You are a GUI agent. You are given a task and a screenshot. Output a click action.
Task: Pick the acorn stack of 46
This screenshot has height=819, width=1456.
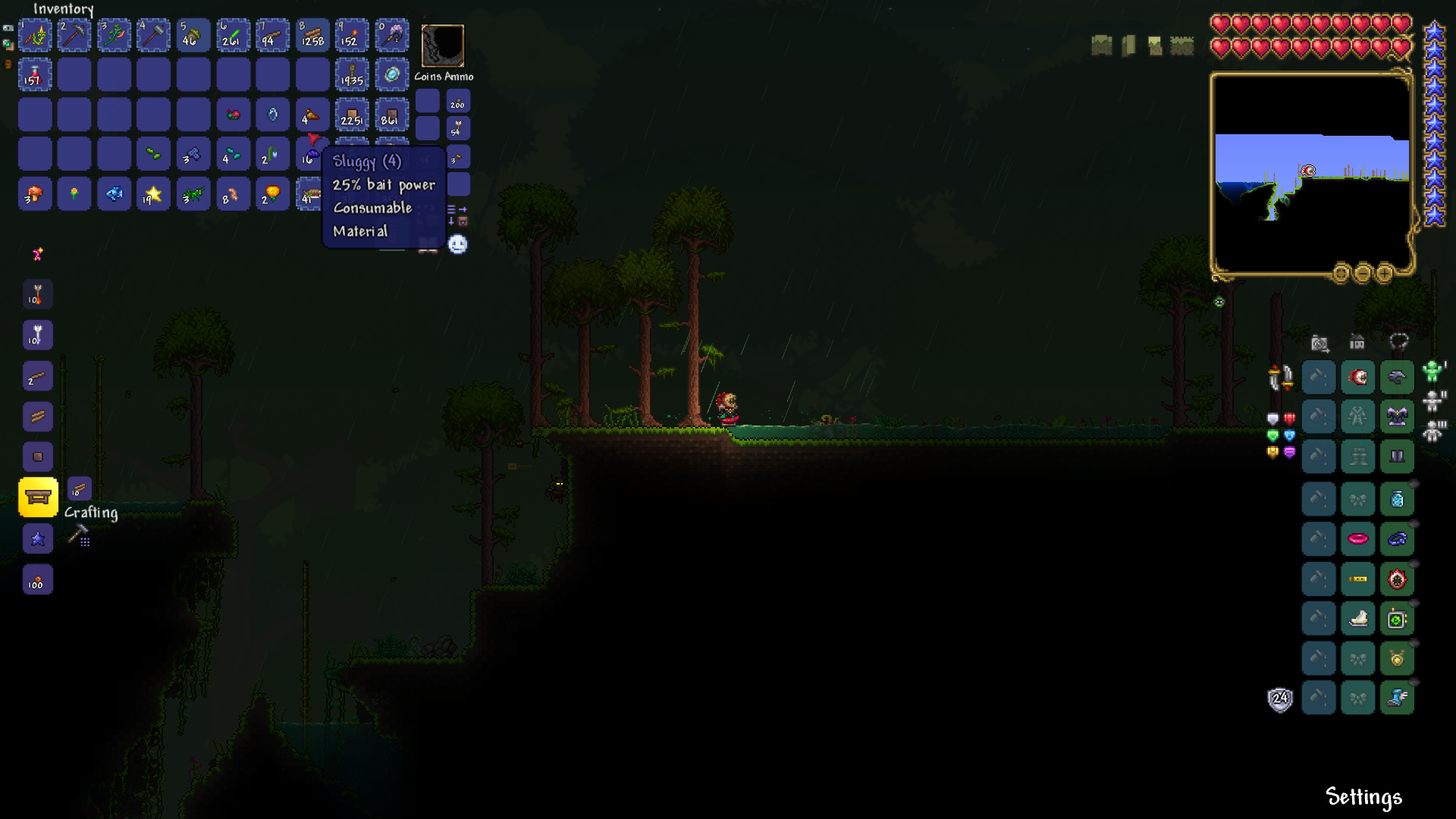[x=193, y=36]
